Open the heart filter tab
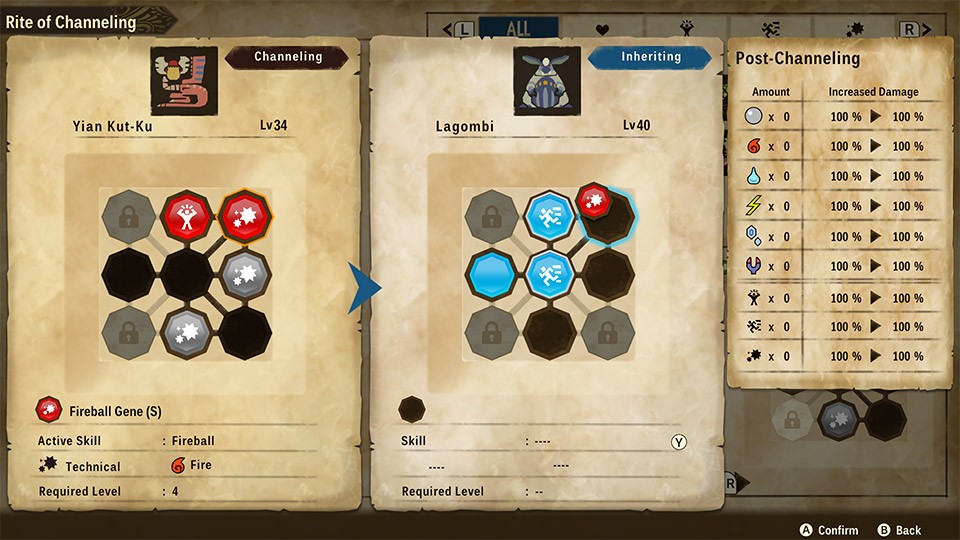 click(603, 29)
